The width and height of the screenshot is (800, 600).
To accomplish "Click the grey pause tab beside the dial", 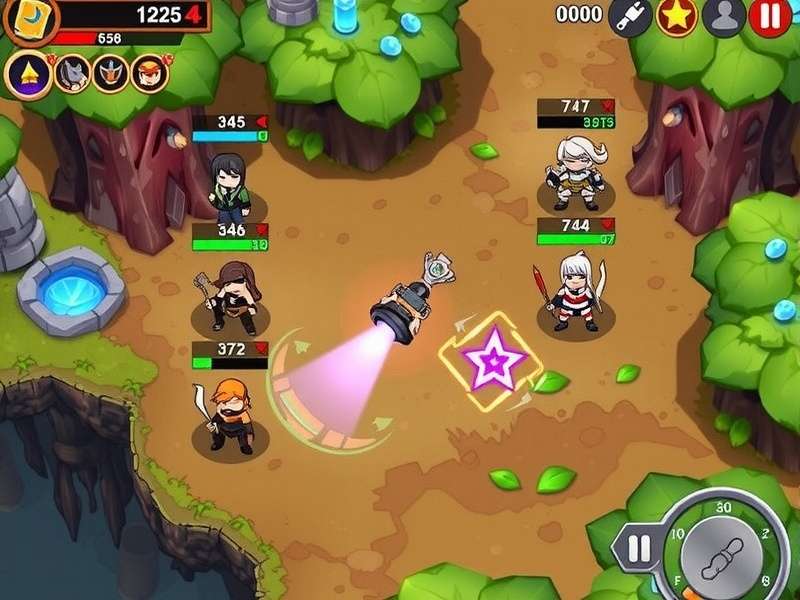I will [638, 548].
